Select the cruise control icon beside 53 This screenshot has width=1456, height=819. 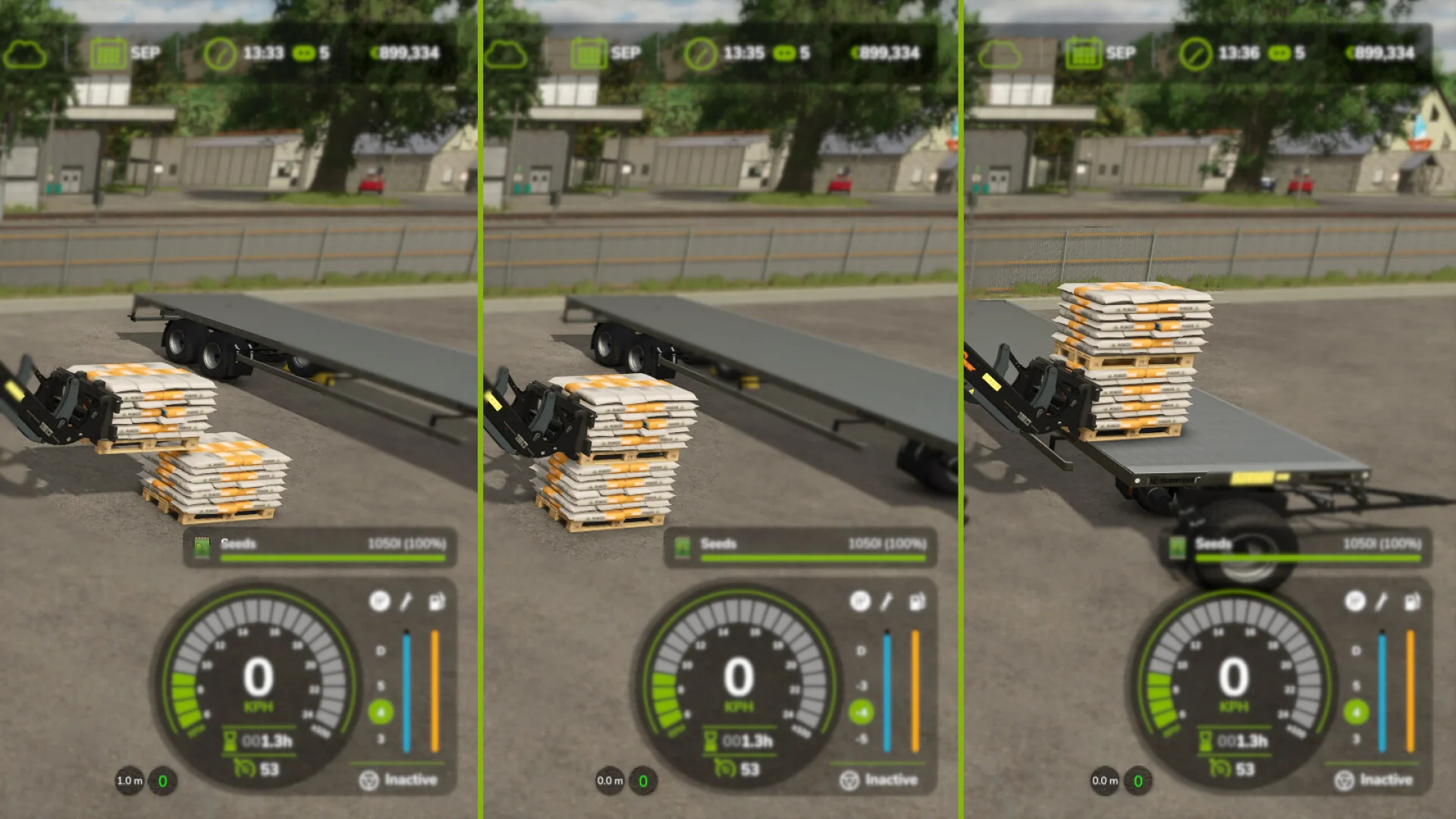point(246,767)
